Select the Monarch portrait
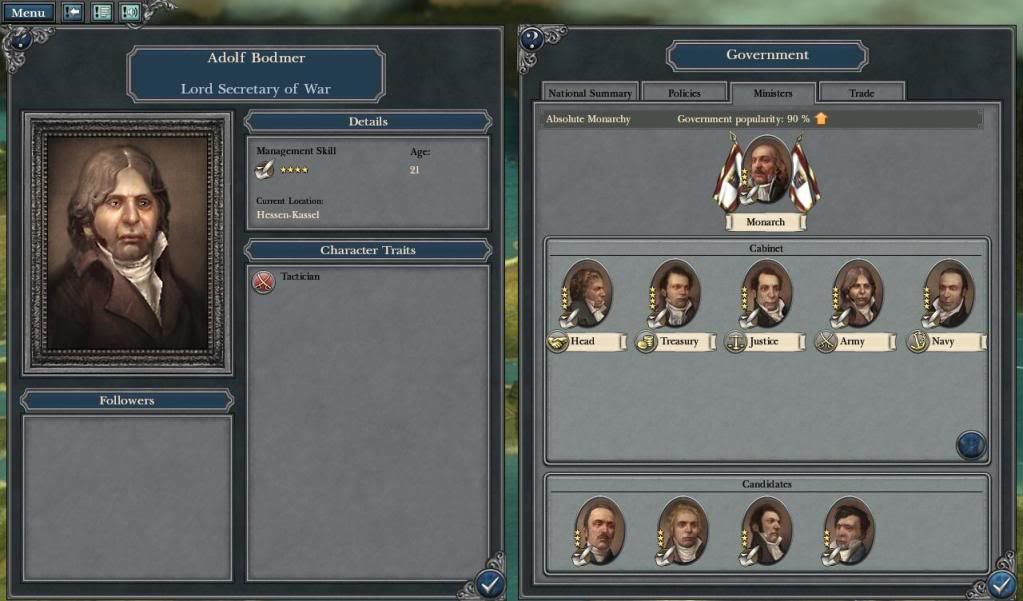The width and height of the screenshot is (1023, 601). point(766,170)
